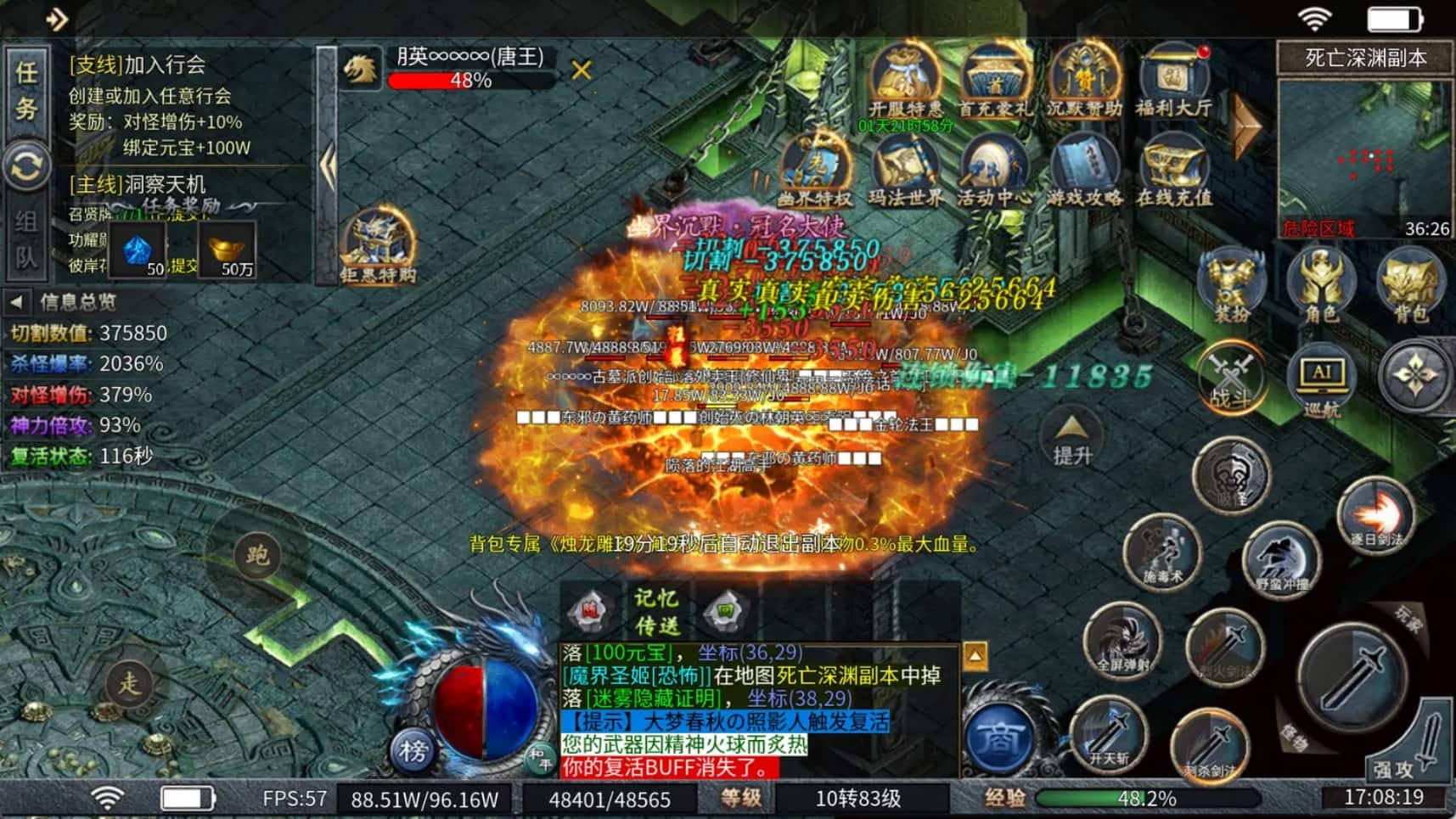This screenshot has height=819, width=1456.
Task: Open the 任务 quest tab
Action: click(26, 90)
